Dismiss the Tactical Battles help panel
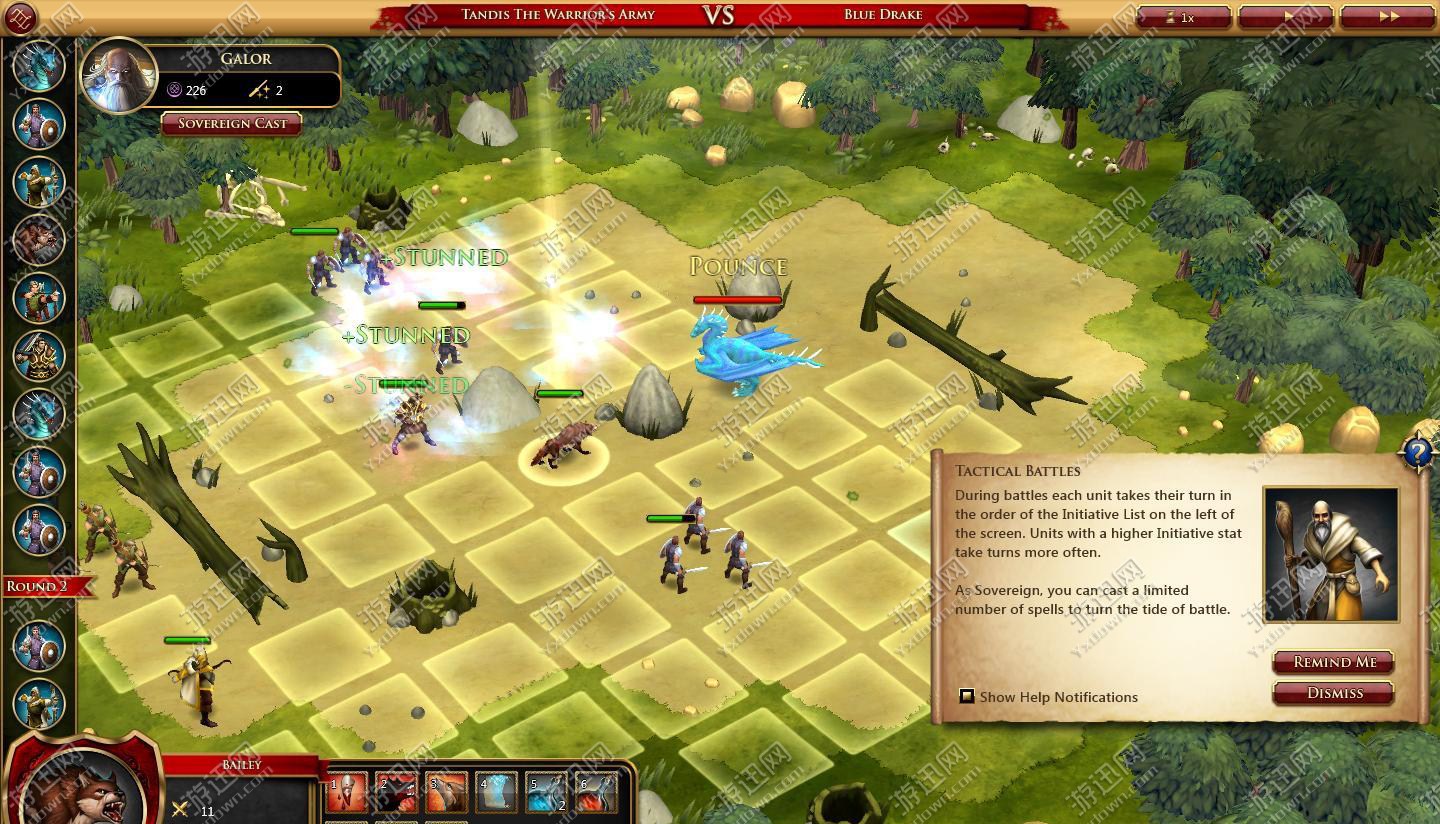 (1333, 693)
